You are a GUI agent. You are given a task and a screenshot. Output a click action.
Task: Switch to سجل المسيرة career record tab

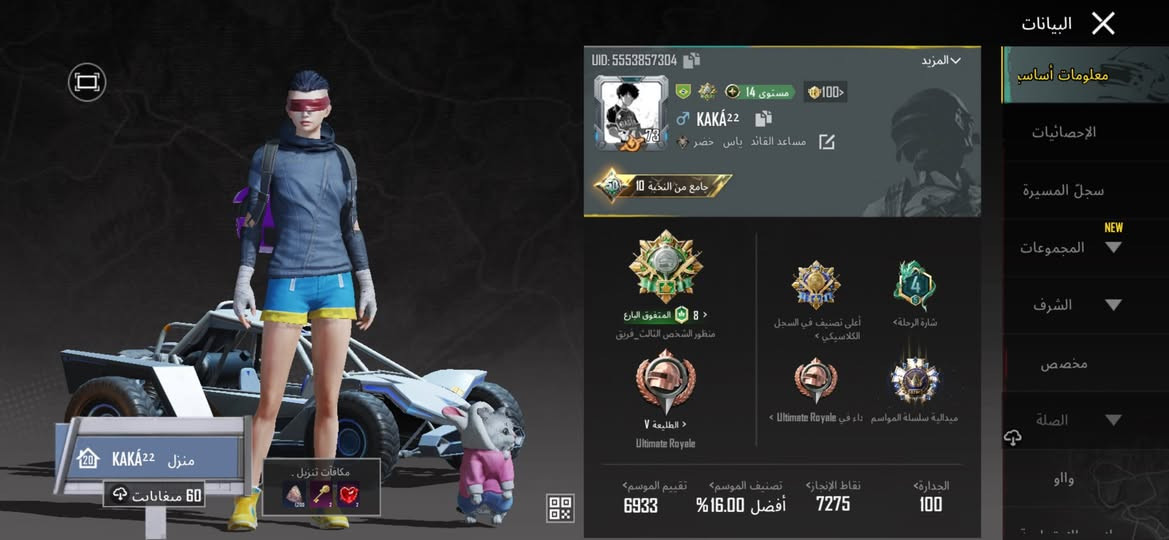1063,190
